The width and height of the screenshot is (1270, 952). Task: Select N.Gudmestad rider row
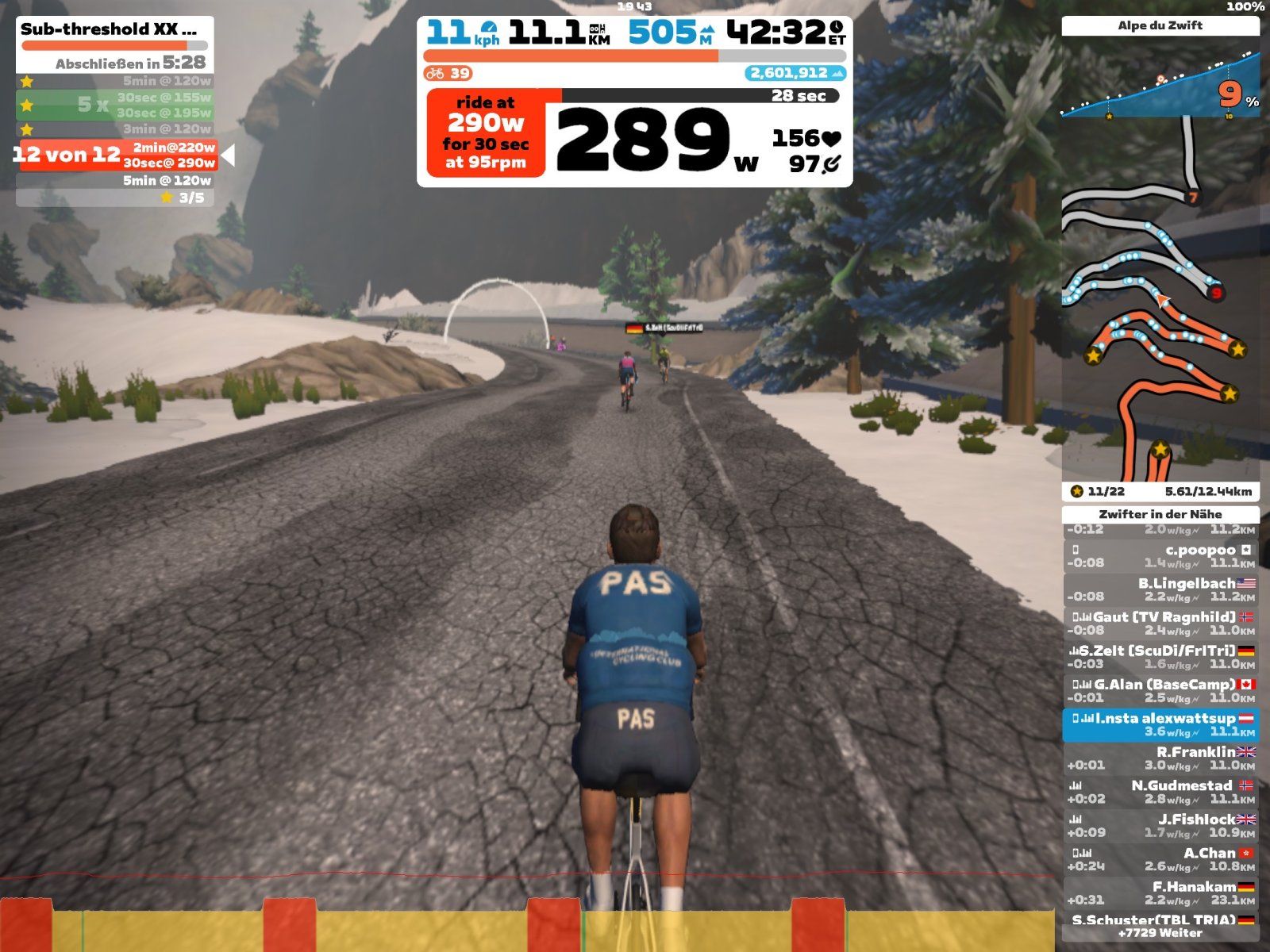[1160, 793]
